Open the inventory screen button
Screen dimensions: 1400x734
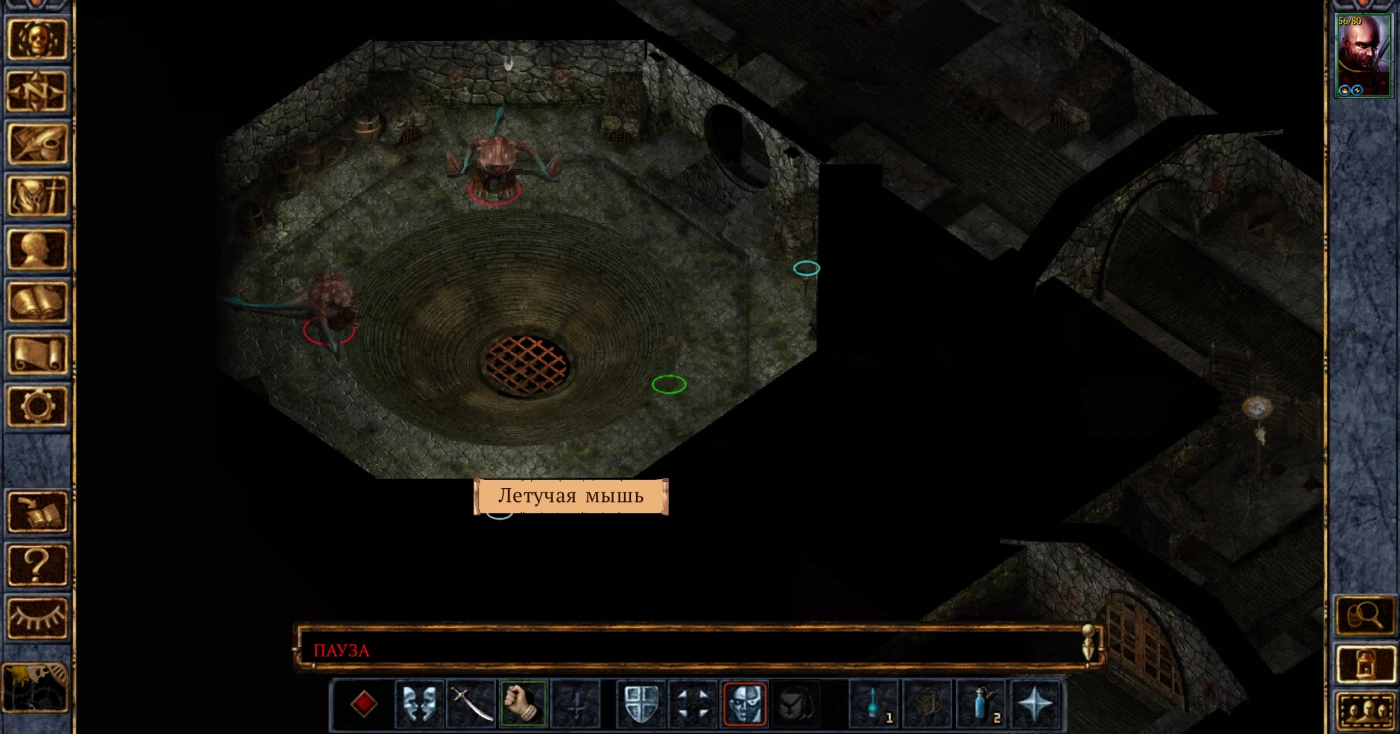click(37, 196)
